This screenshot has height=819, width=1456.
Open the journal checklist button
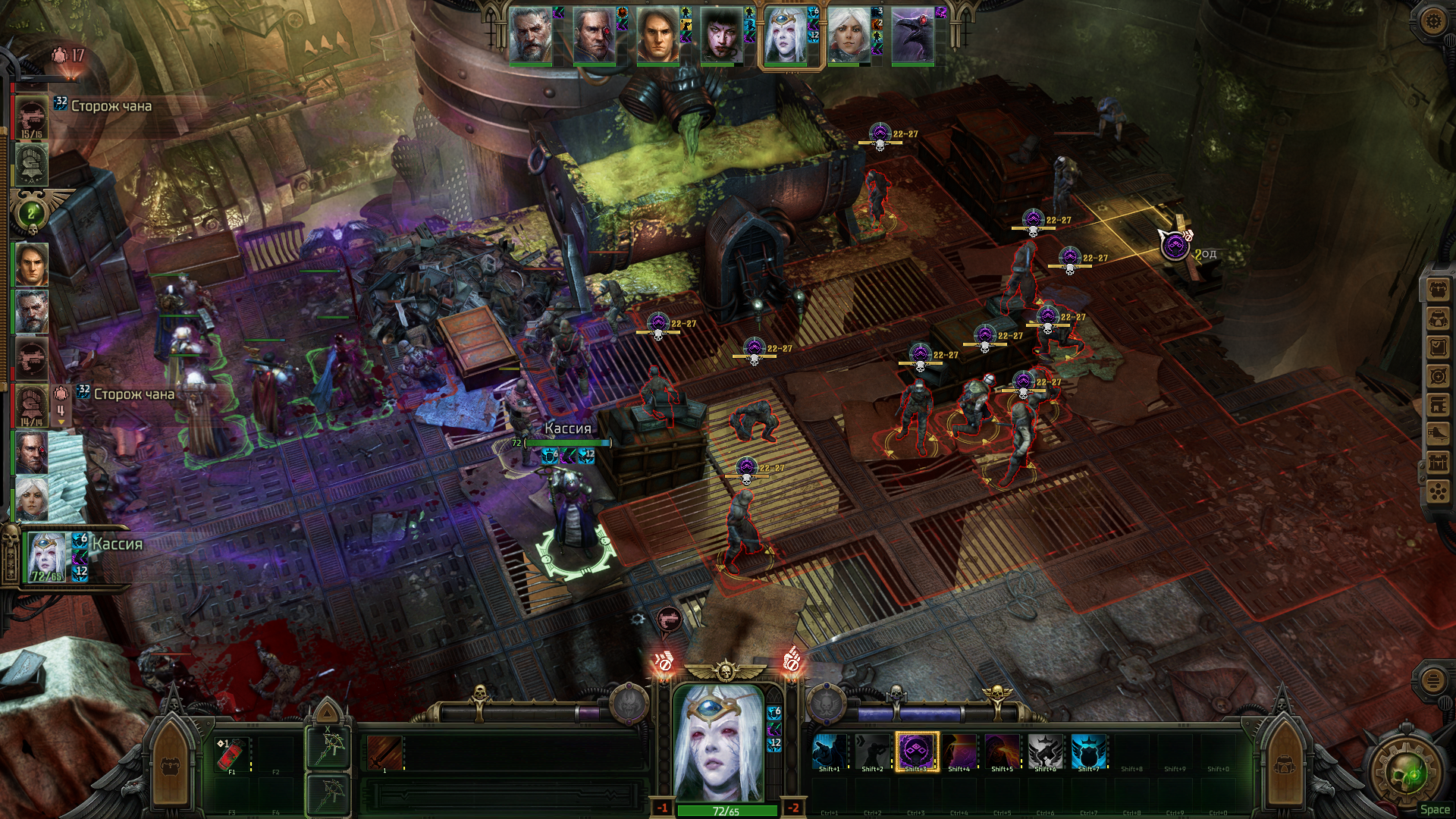click(1438, 347)
